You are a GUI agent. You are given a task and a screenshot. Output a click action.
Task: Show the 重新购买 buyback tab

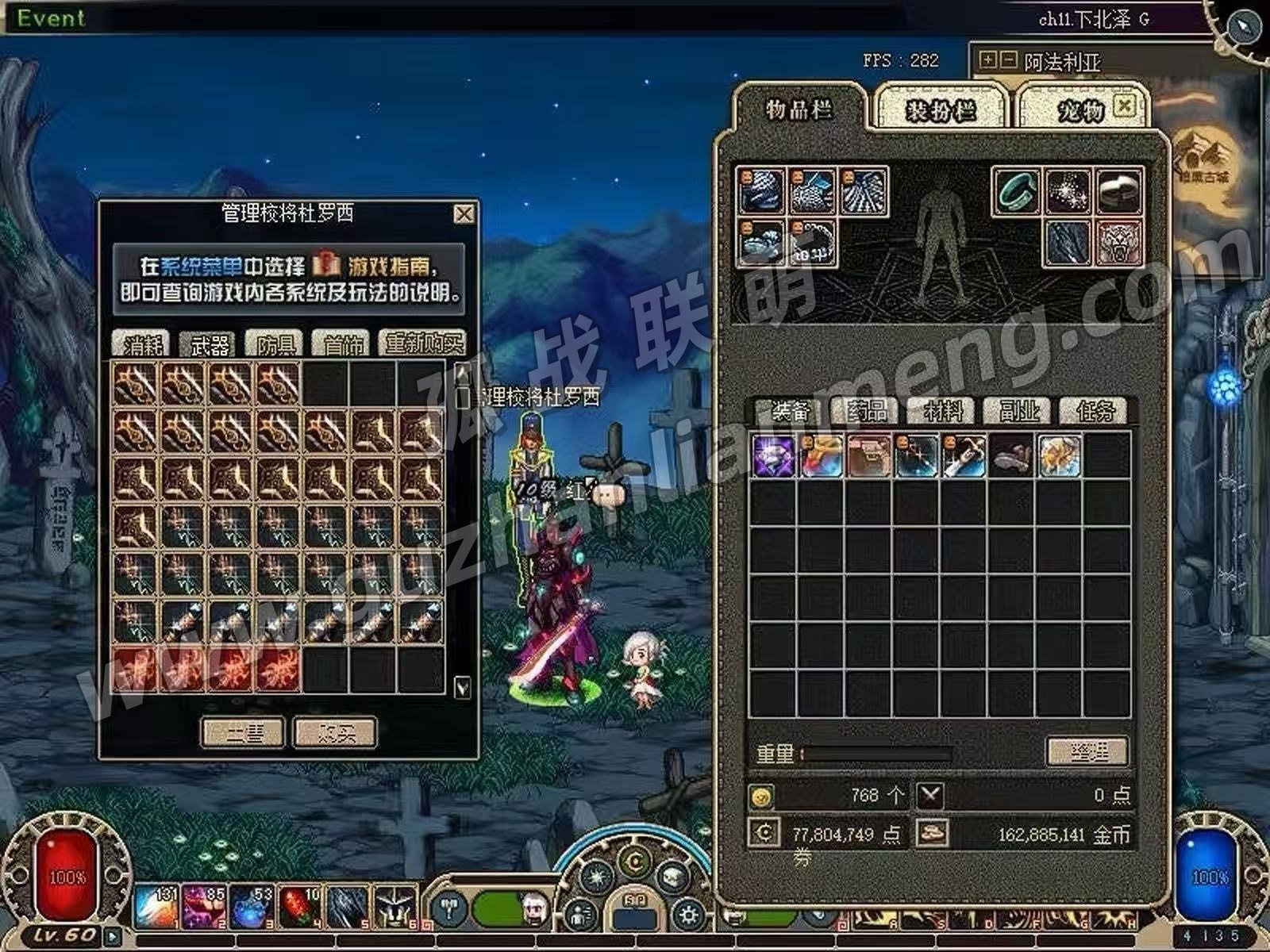click(x=422, y=344)
